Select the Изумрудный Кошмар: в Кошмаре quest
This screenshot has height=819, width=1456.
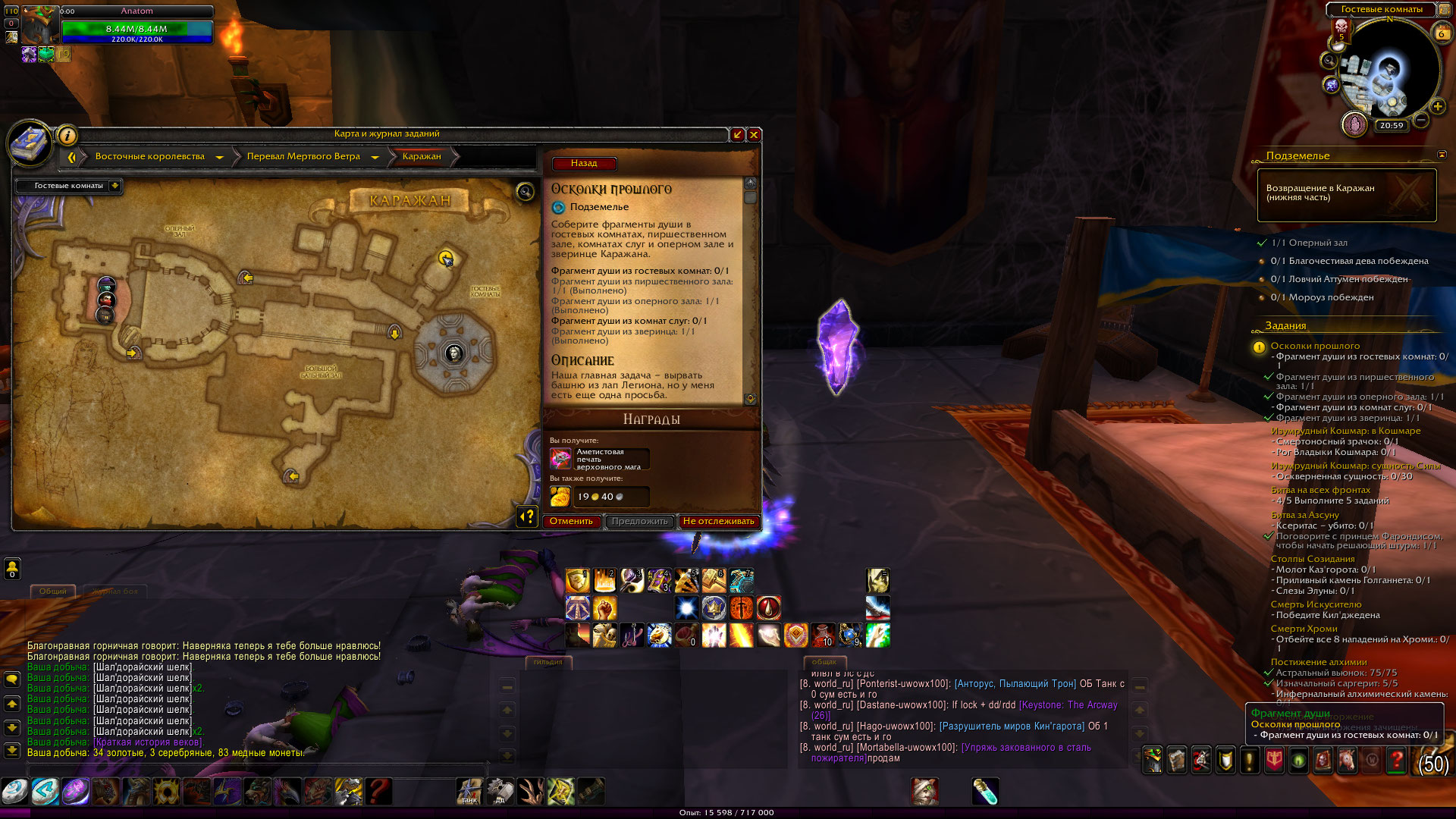pyautogui.click(x=1345, y=431)
